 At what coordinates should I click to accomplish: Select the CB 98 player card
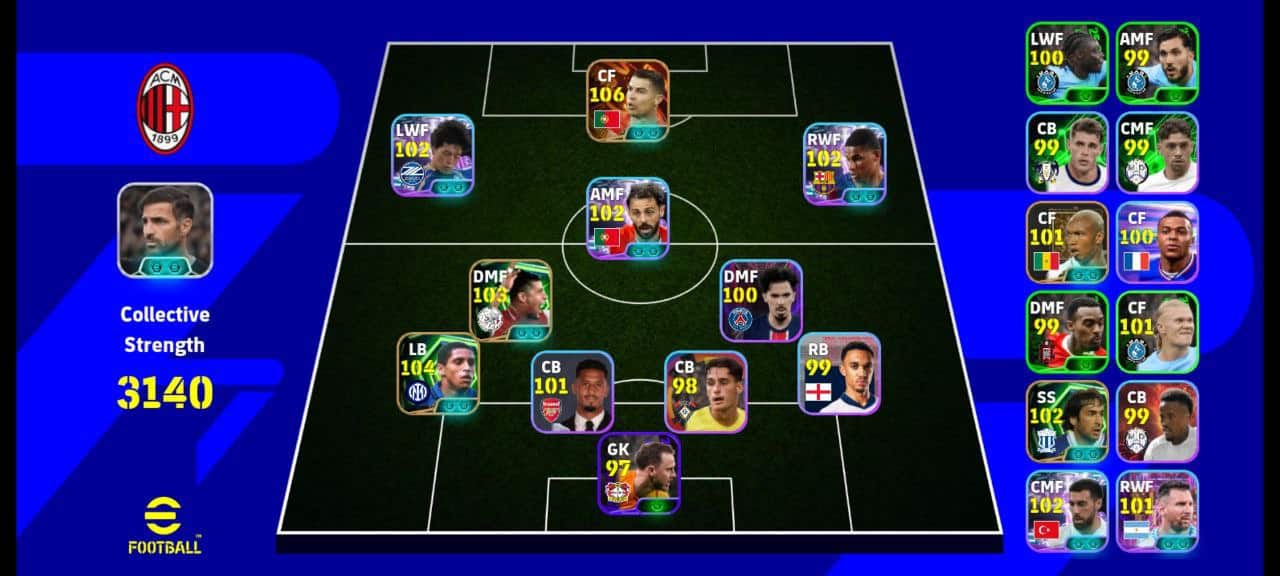coord(706,391)
